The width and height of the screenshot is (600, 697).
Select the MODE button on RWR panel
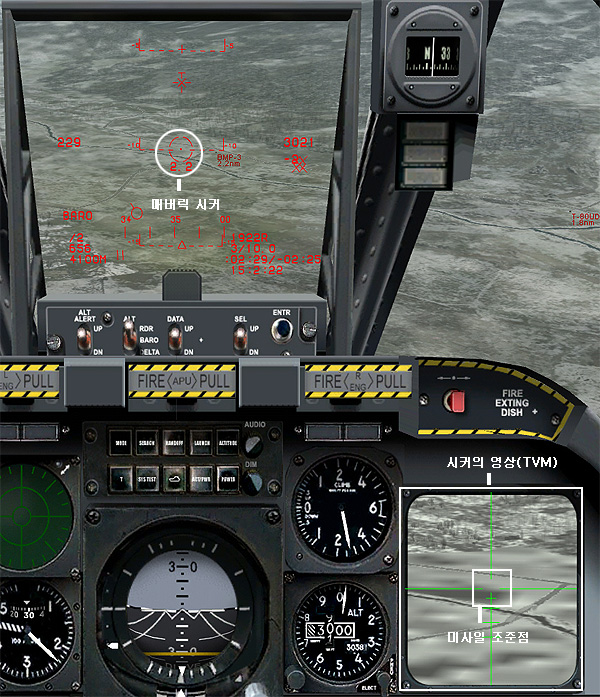point(121,443)
